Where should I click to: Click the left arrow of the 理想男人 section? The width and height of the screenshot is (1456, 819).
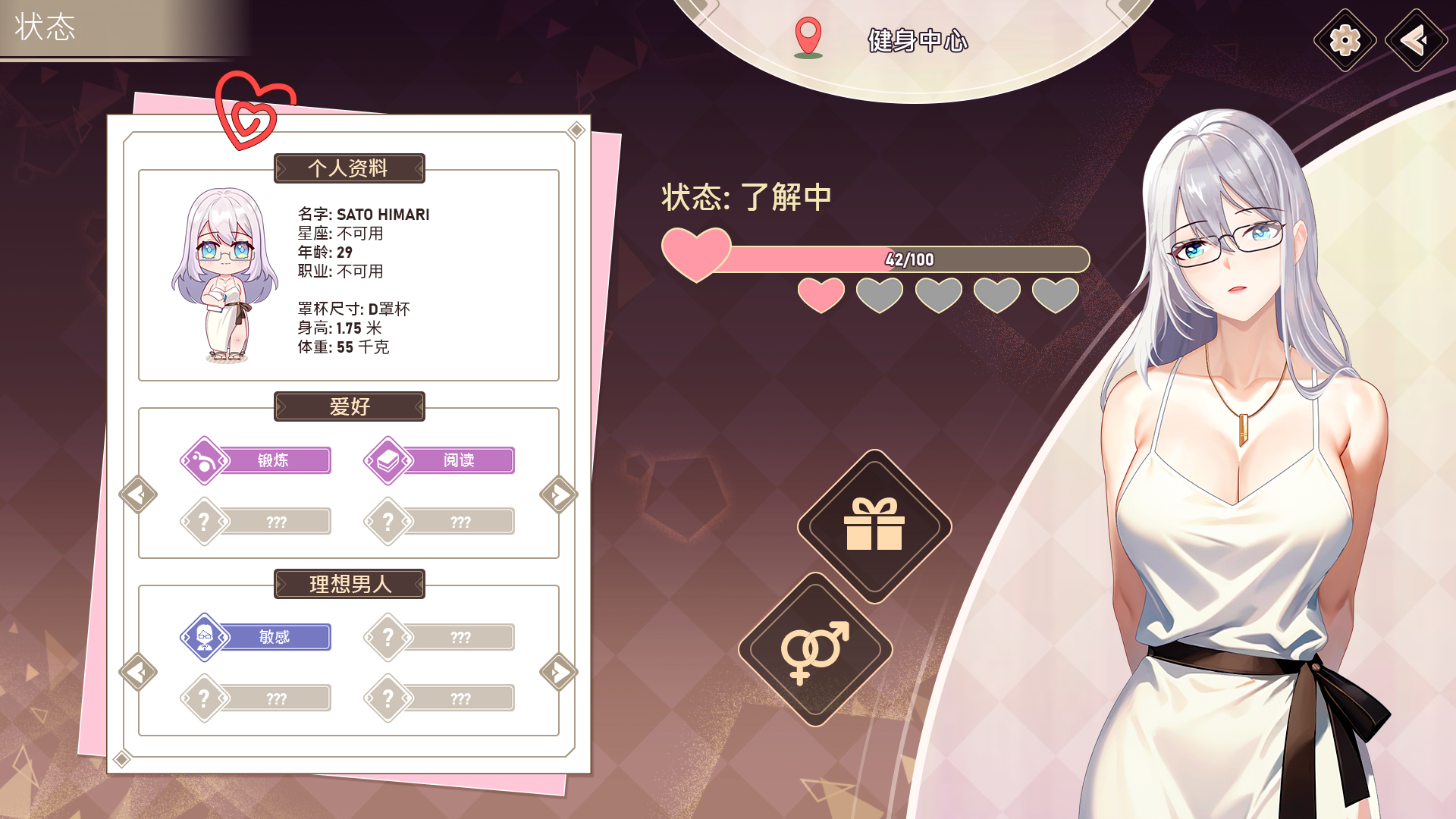(x=139, y=672)
